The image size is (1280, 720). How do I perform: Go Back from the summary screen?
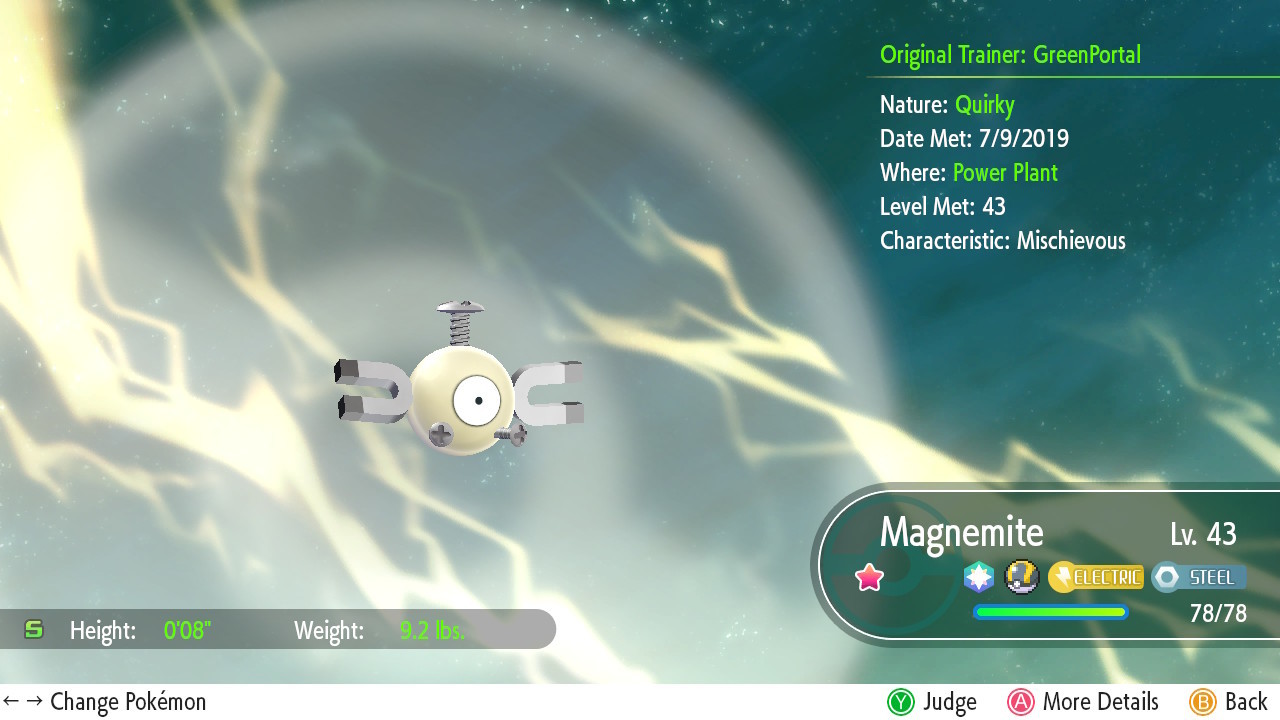(x=1228, y=702)
